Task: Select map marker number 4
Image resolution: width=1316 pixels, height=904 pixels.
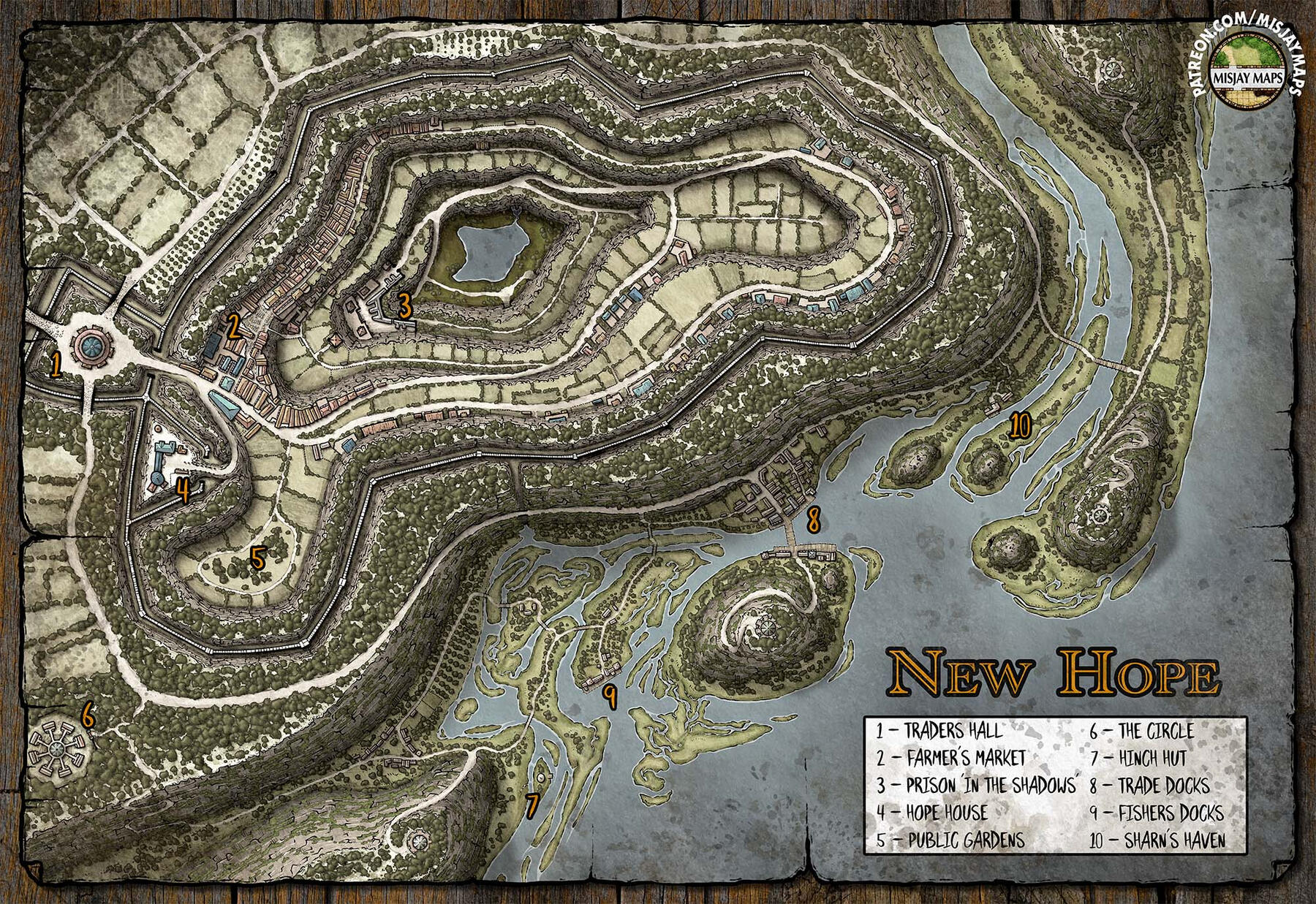Action: [183, 488]
